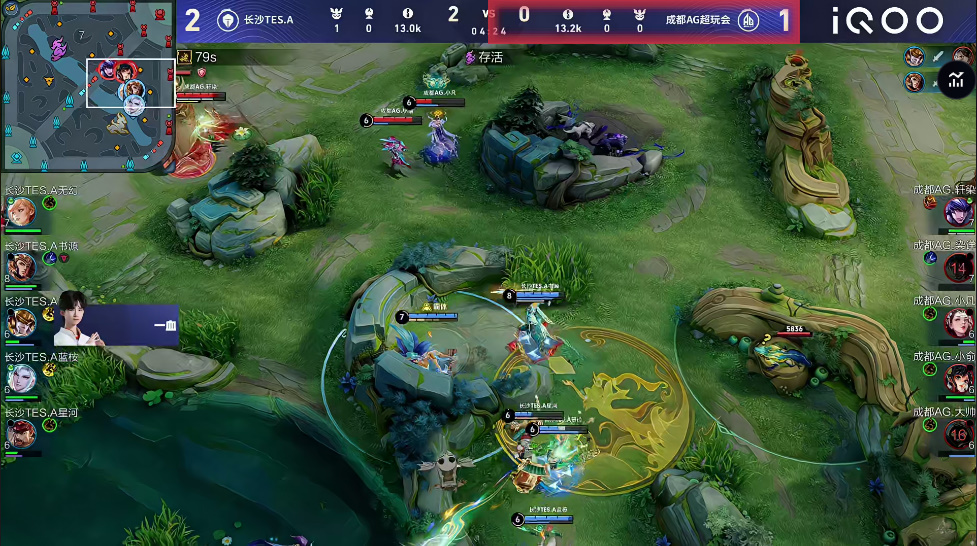Screen dimensions: 977x546
Task: Click the 长沙TES.A team logo
Action: point(228,20)
